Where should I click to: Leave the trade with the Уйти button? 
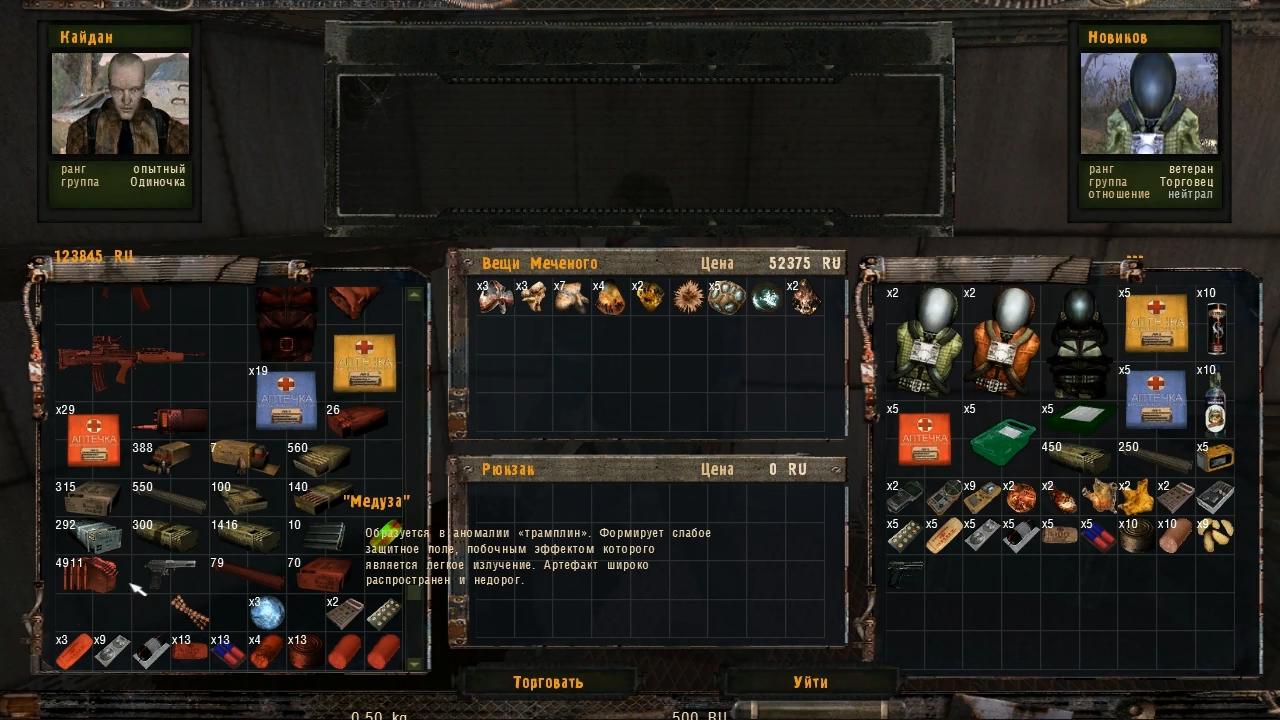click(x=810, y=682)
